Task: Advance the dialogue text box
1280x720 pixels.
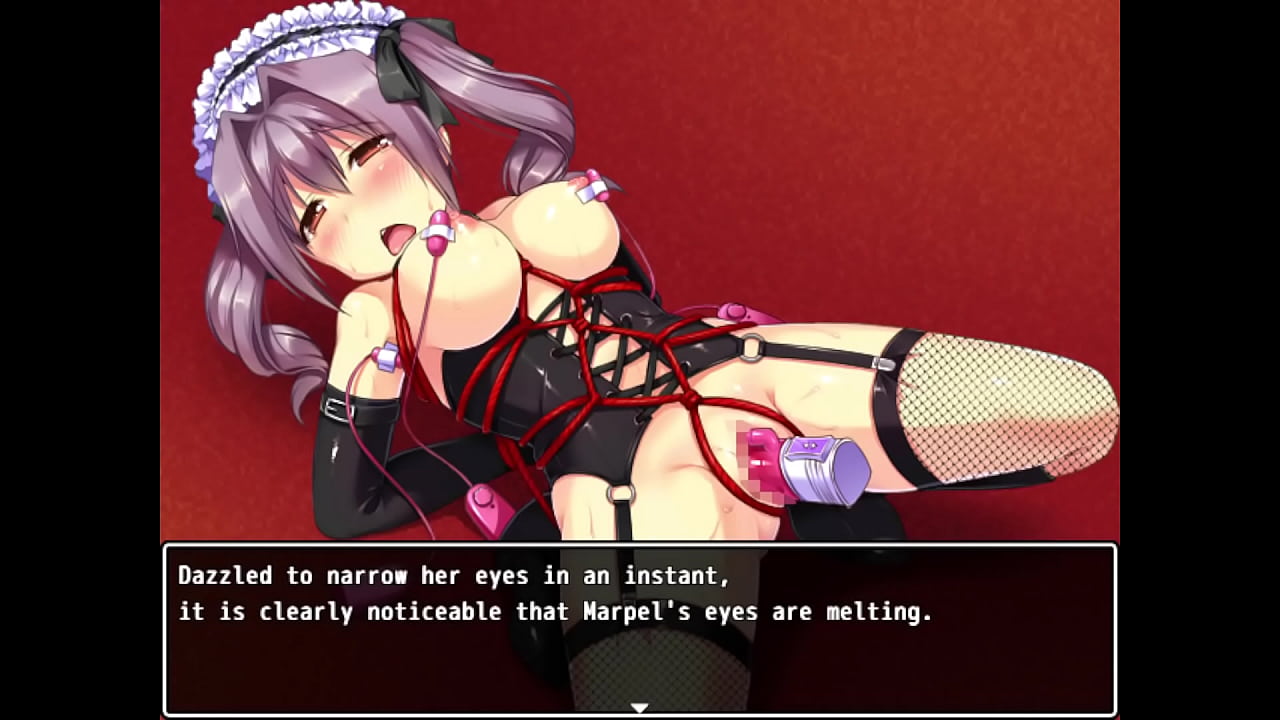Action: point(639,630)
